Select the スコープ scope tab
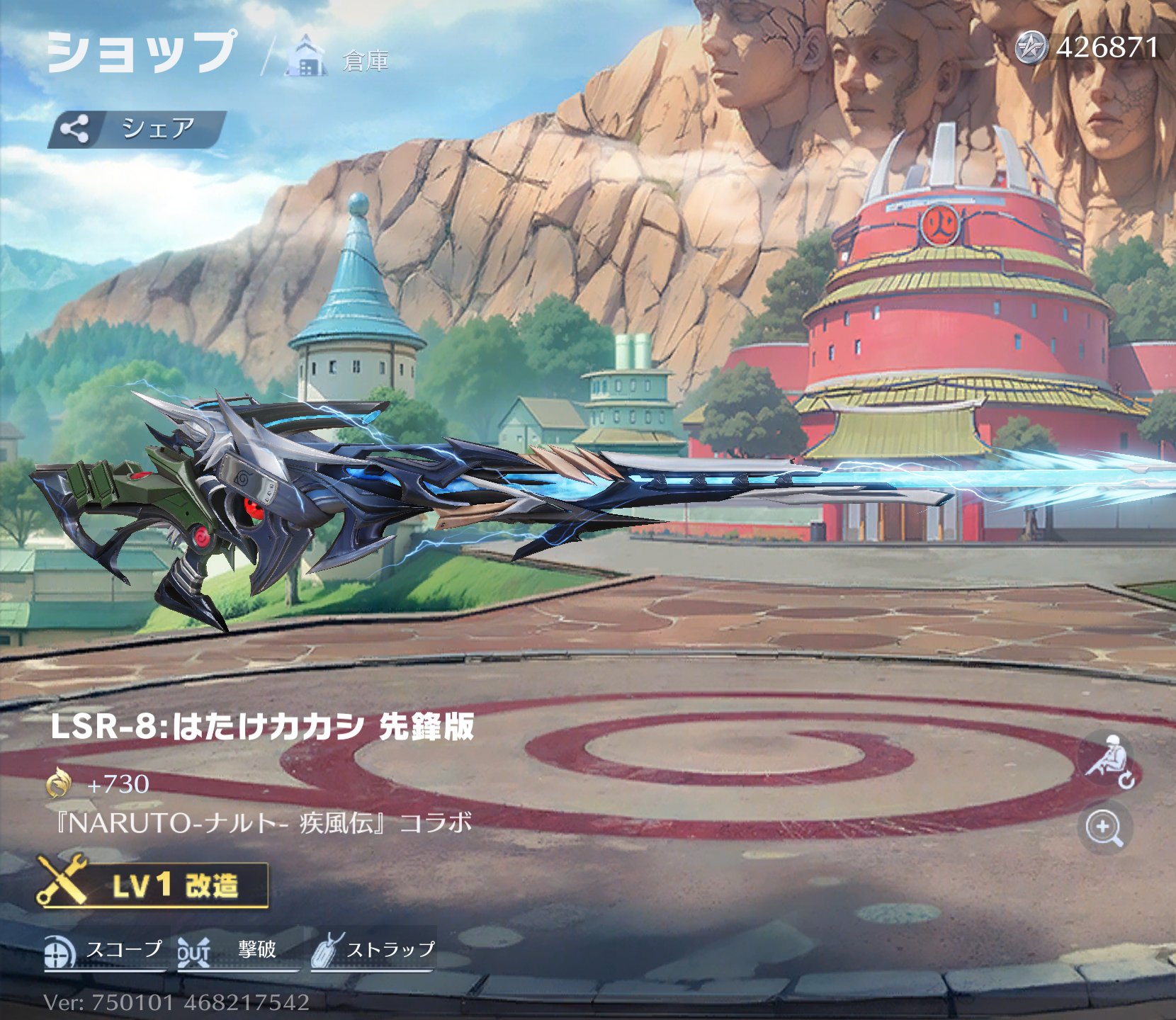 pos(104,951)
